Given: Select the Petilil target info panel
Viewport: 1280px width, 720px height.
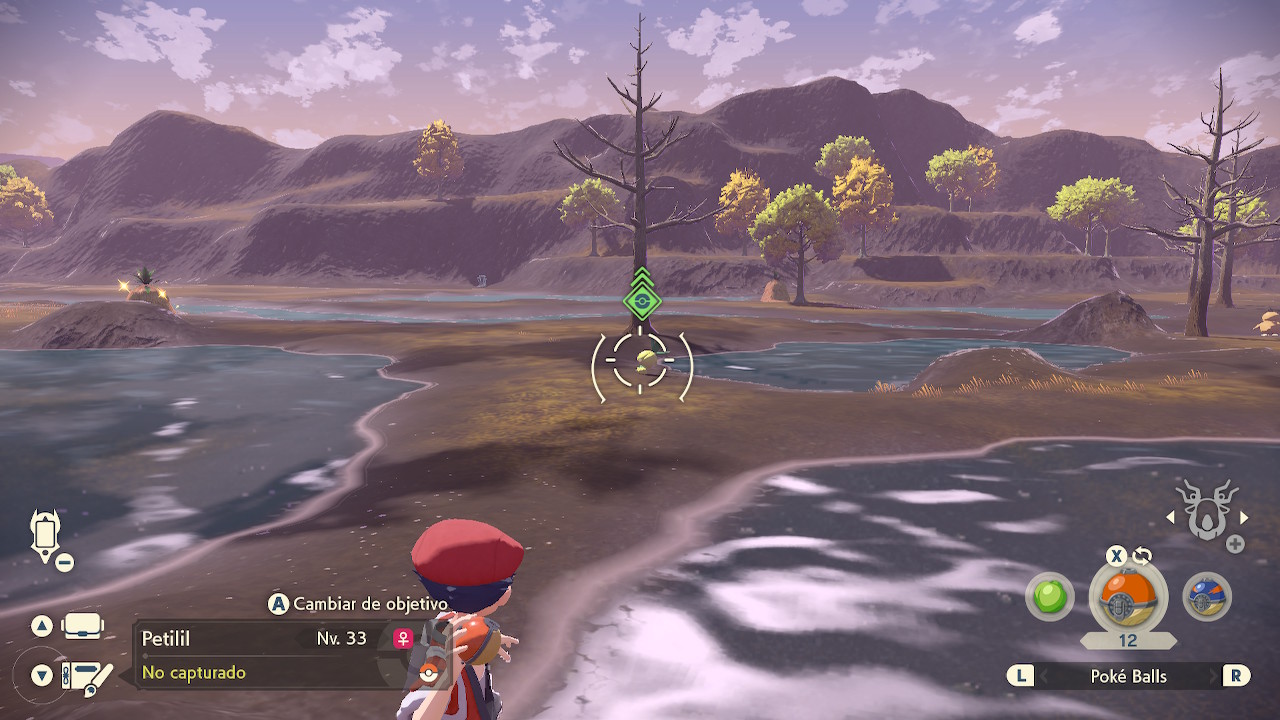Looking at the screenshot, I should point(265,655).
